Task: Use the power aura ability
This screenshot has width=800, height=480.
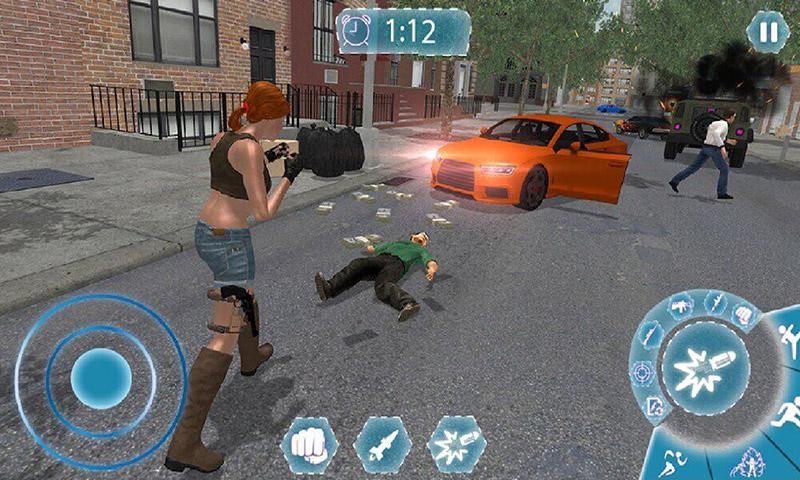Action: click(746, 464)
